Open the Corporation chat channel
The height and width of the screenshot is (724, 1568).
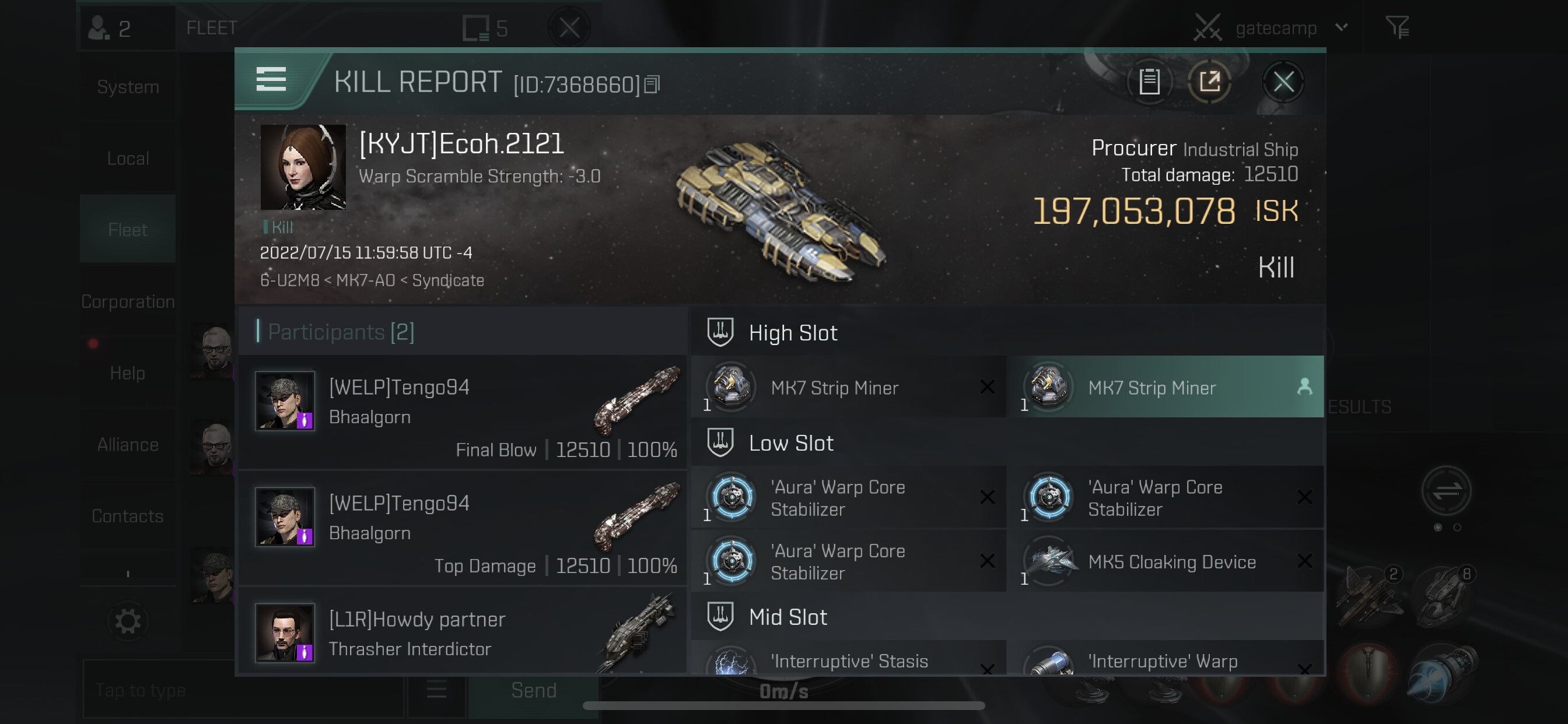(128, 302)
